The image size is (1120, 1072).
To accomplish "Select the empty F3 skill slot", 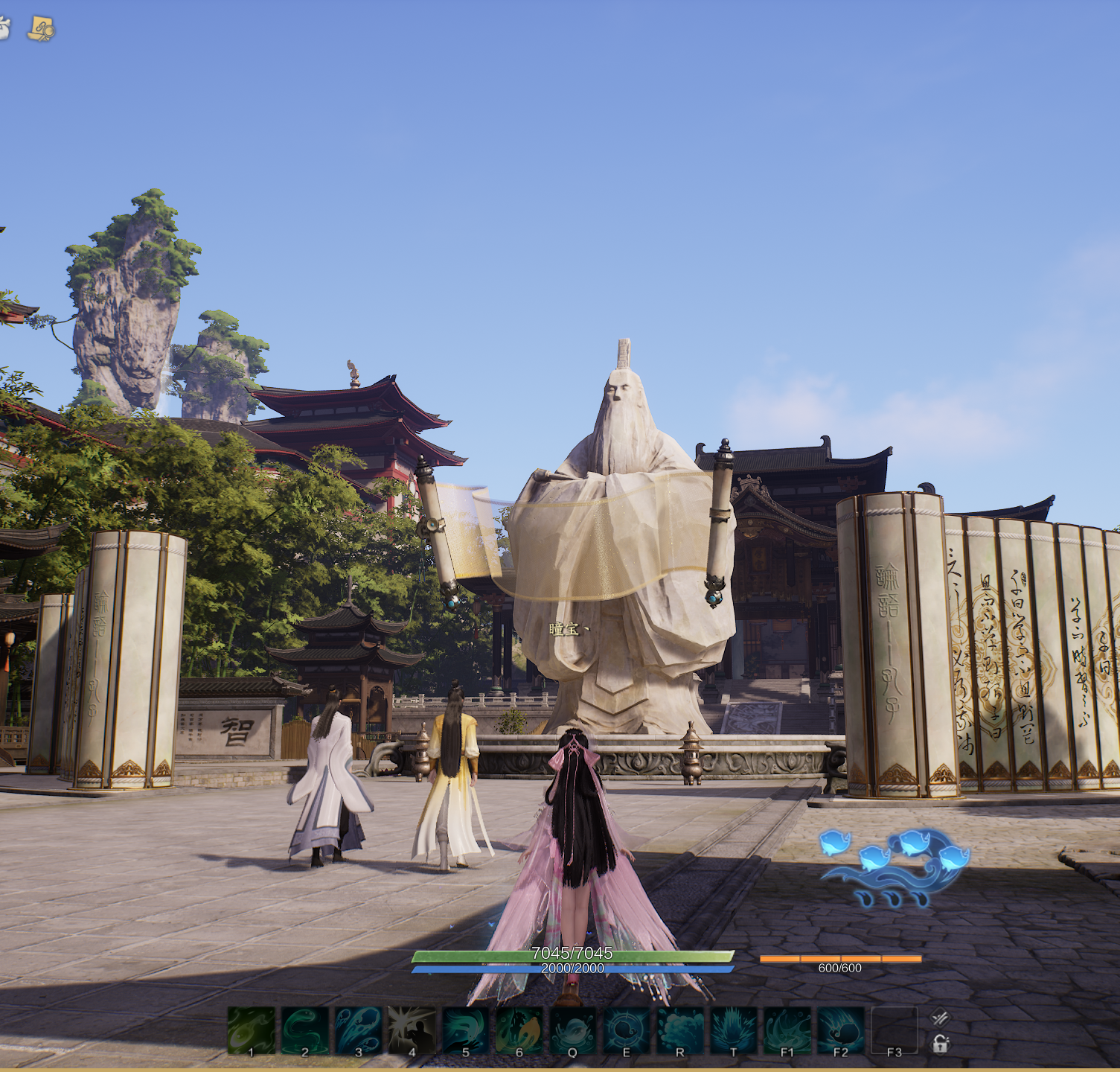I will tap(895, 1030).
